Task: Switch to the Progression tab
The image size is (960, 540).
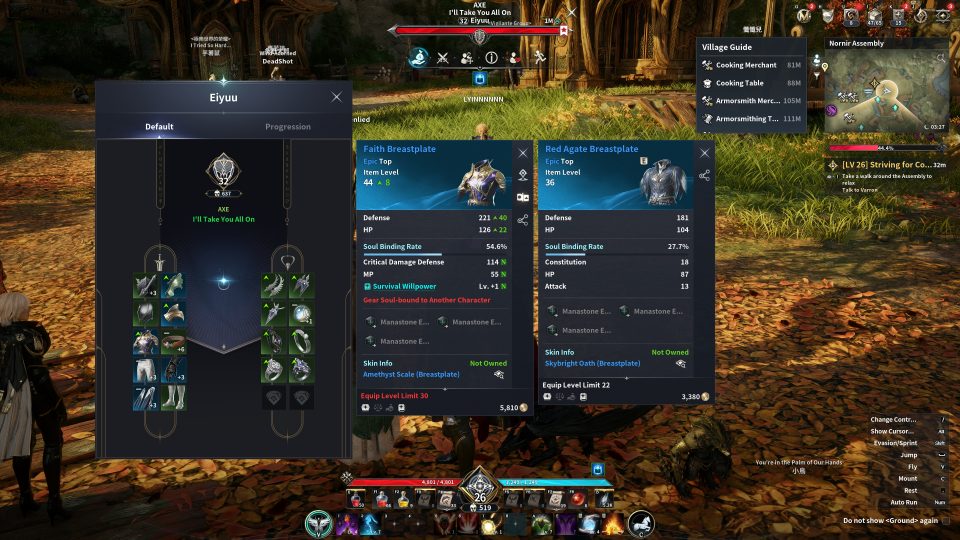Action: (287, 127)
